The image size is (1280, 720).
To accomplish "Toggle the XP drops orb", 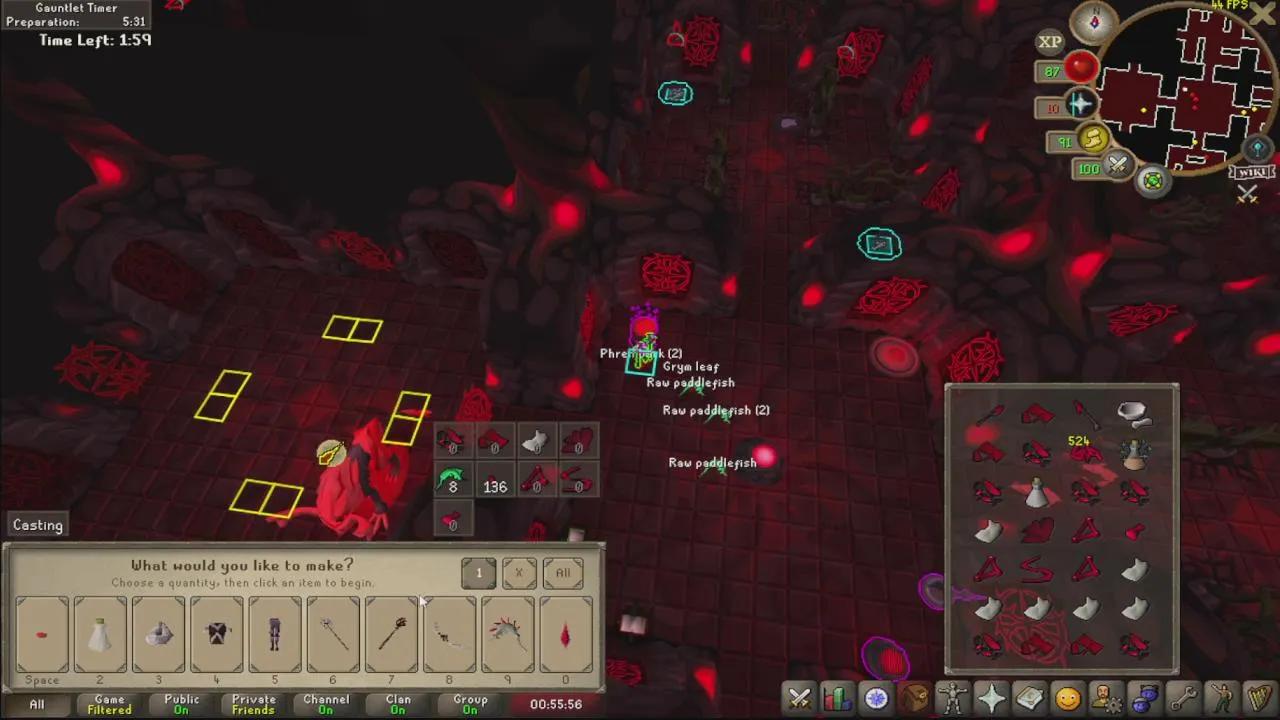I will (1049, 42).
